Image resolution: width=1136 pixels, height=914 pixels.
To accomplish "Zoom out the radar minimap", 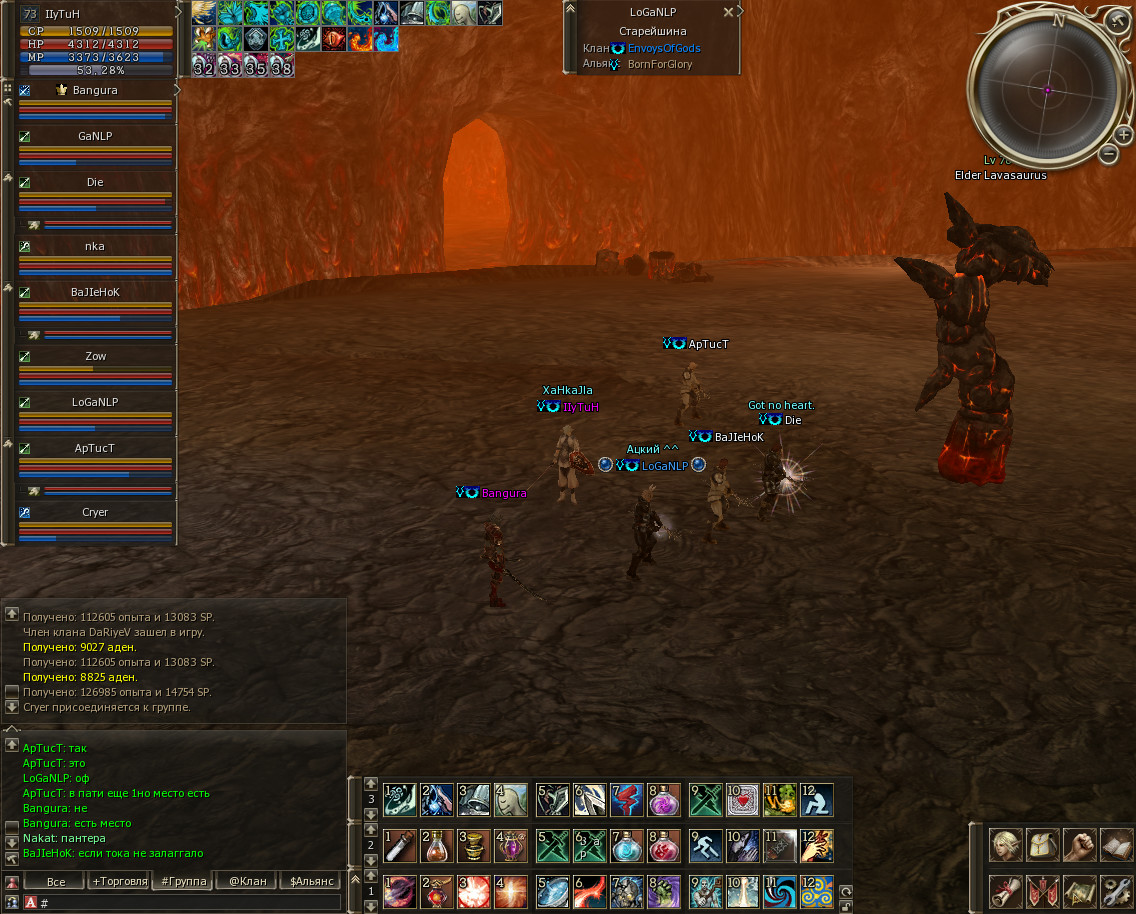I will [1108, 154].
